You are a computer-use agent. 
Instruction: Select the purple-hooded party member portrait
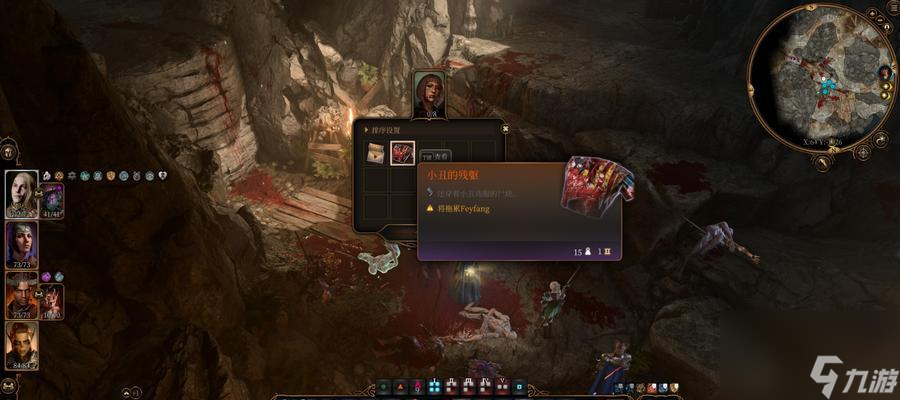pos(21,243)
